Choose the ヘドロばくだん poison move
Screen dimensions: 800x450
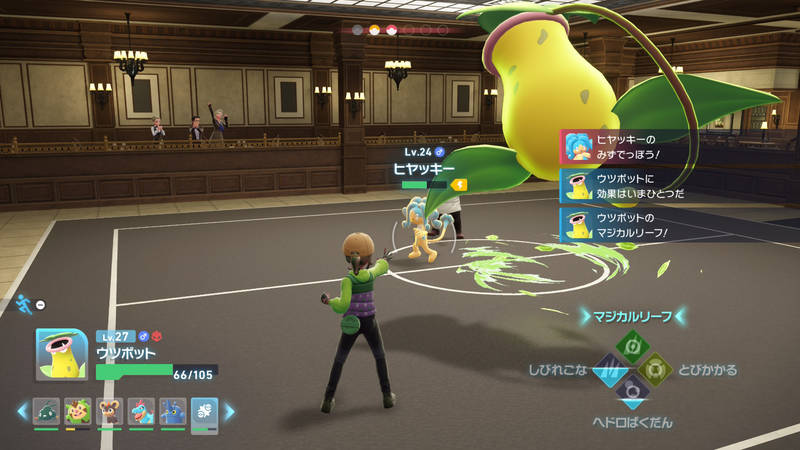[631, 392]
